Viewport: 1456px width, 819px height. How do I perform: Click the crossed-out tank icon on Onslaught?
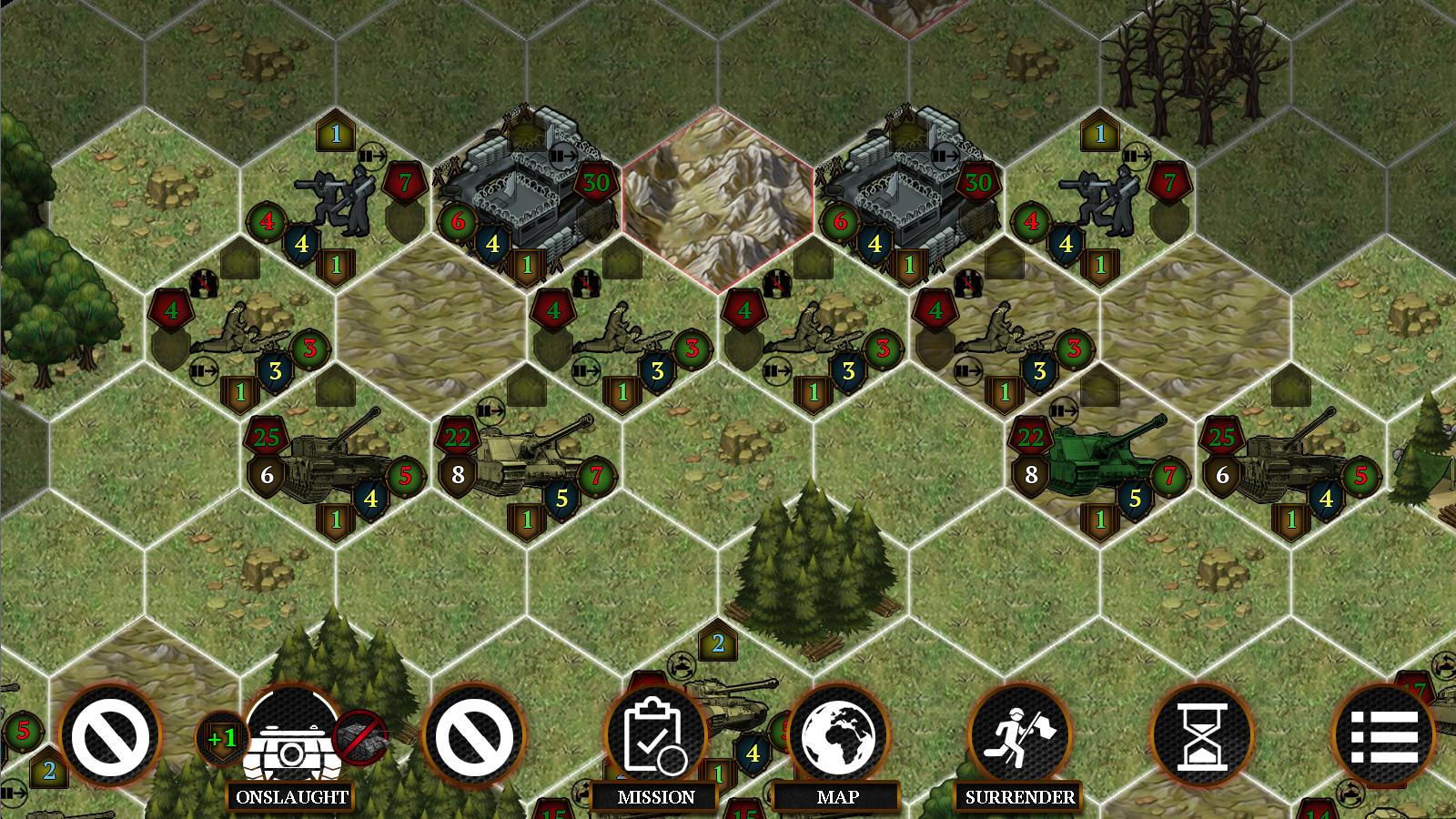coord(362,739)
